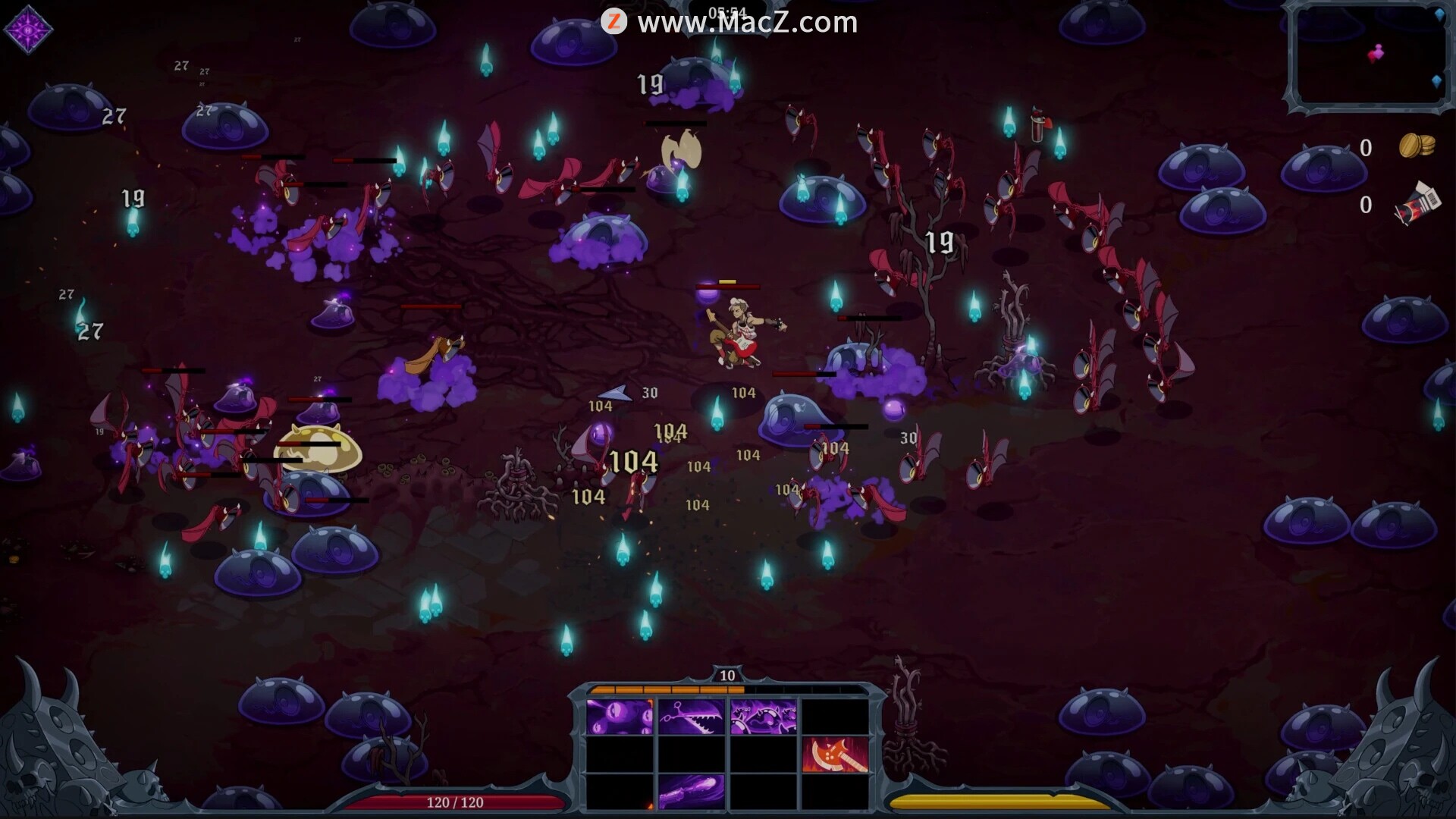Viewport: 1456px width, 819px height.
Task: Click the gold coins counter icon
Action: click(1416, 146)
